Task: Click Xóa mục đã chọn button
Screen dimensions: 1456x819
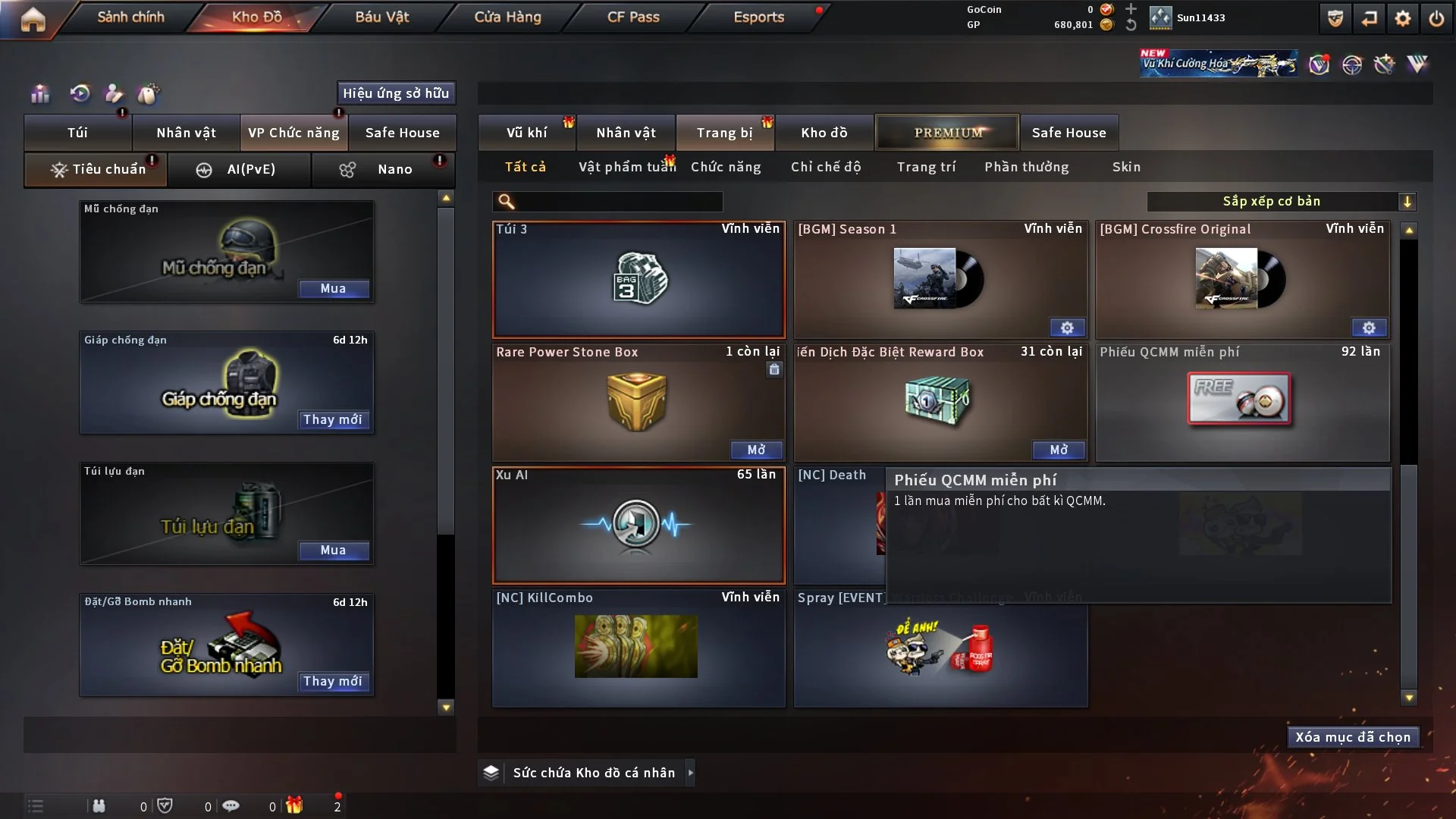Action: [1353, 737]
